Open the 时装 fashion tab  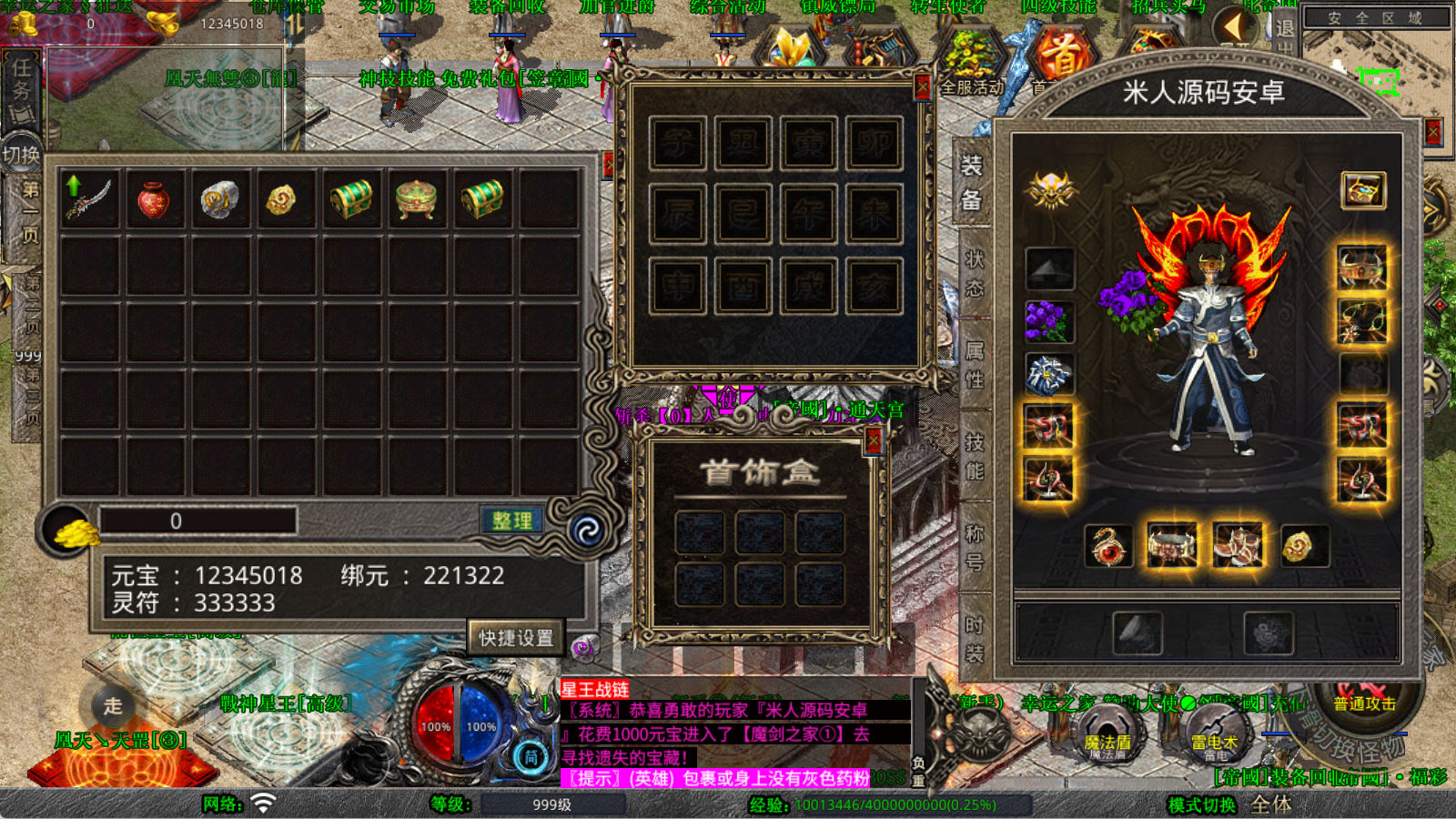point(974,639)
